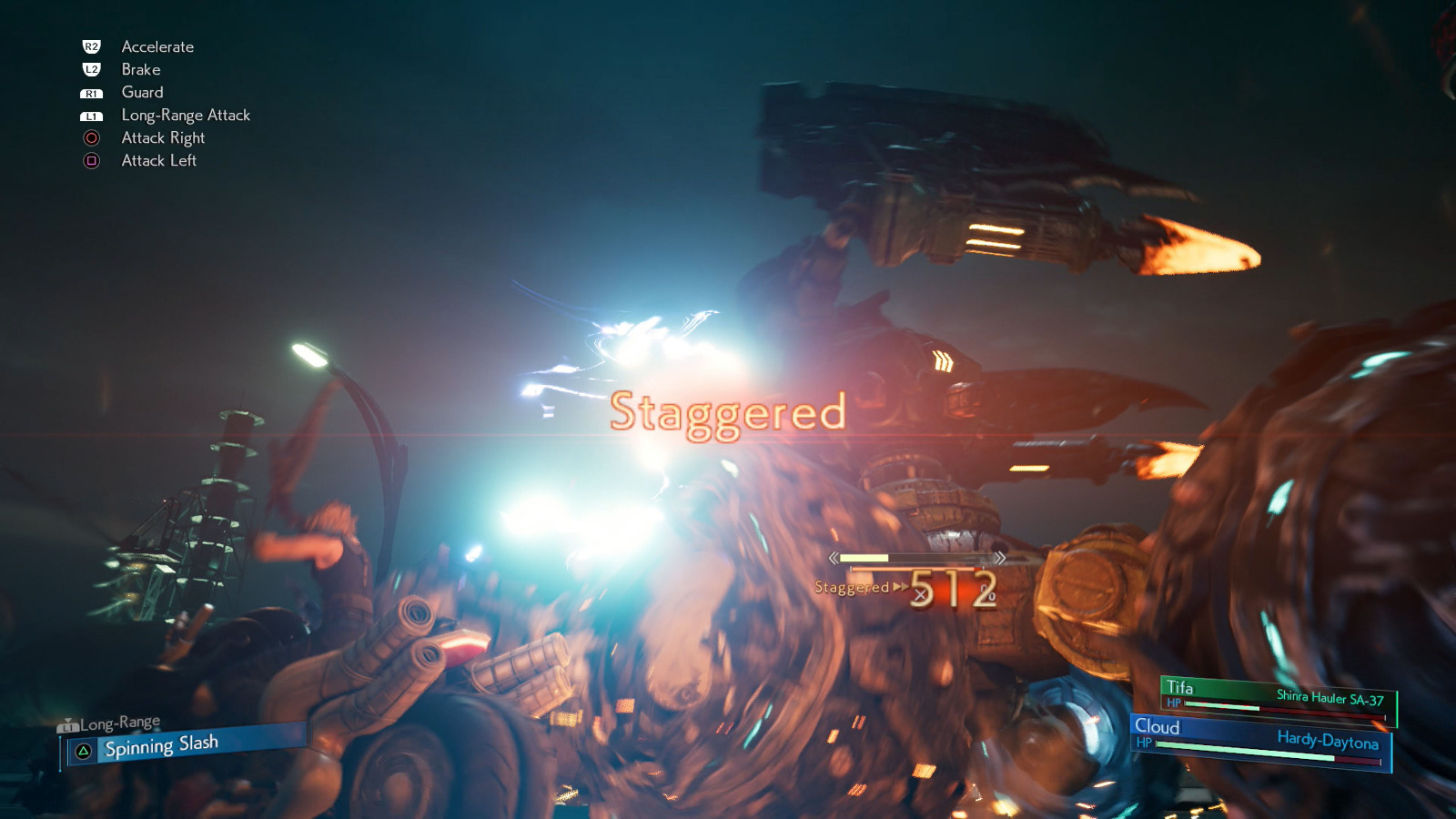Click the stagger progress gauge above the damage
This screenshot has height=819, width=1456.
click(915, 556)
